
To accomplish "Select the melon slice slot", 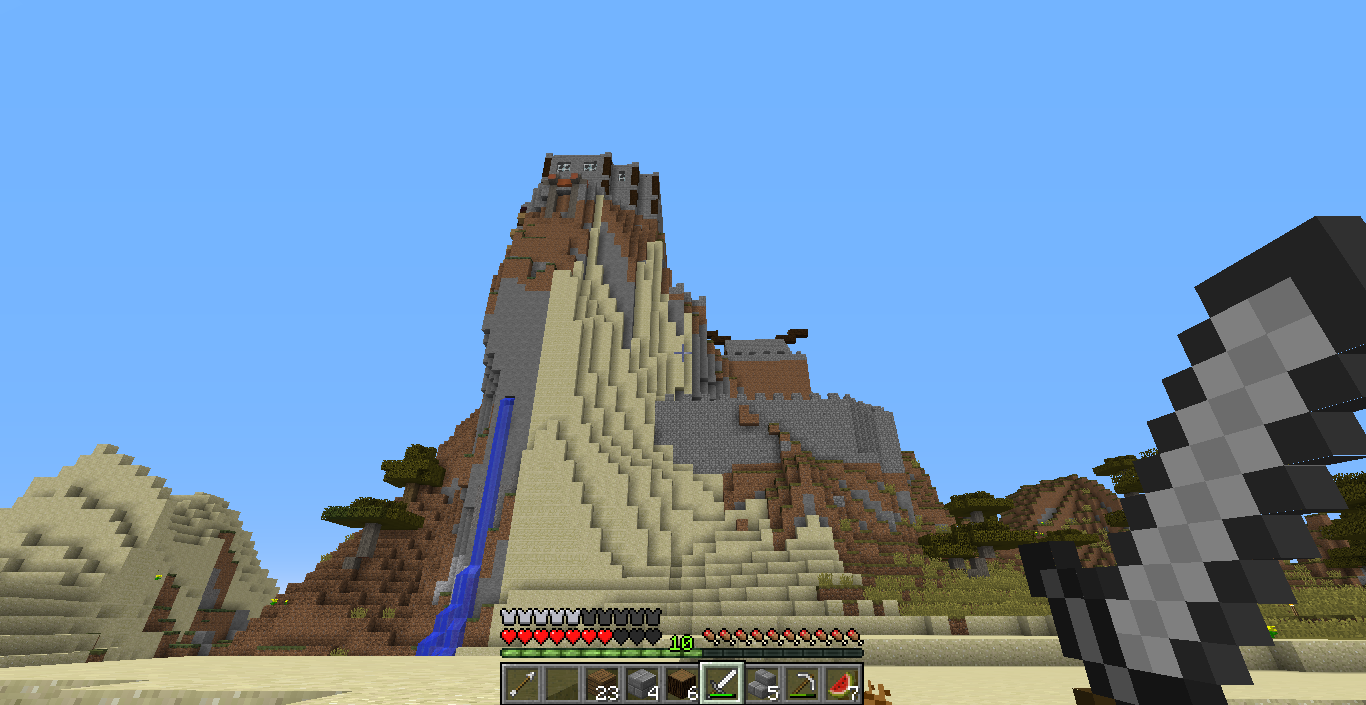I will pos(841,683).
